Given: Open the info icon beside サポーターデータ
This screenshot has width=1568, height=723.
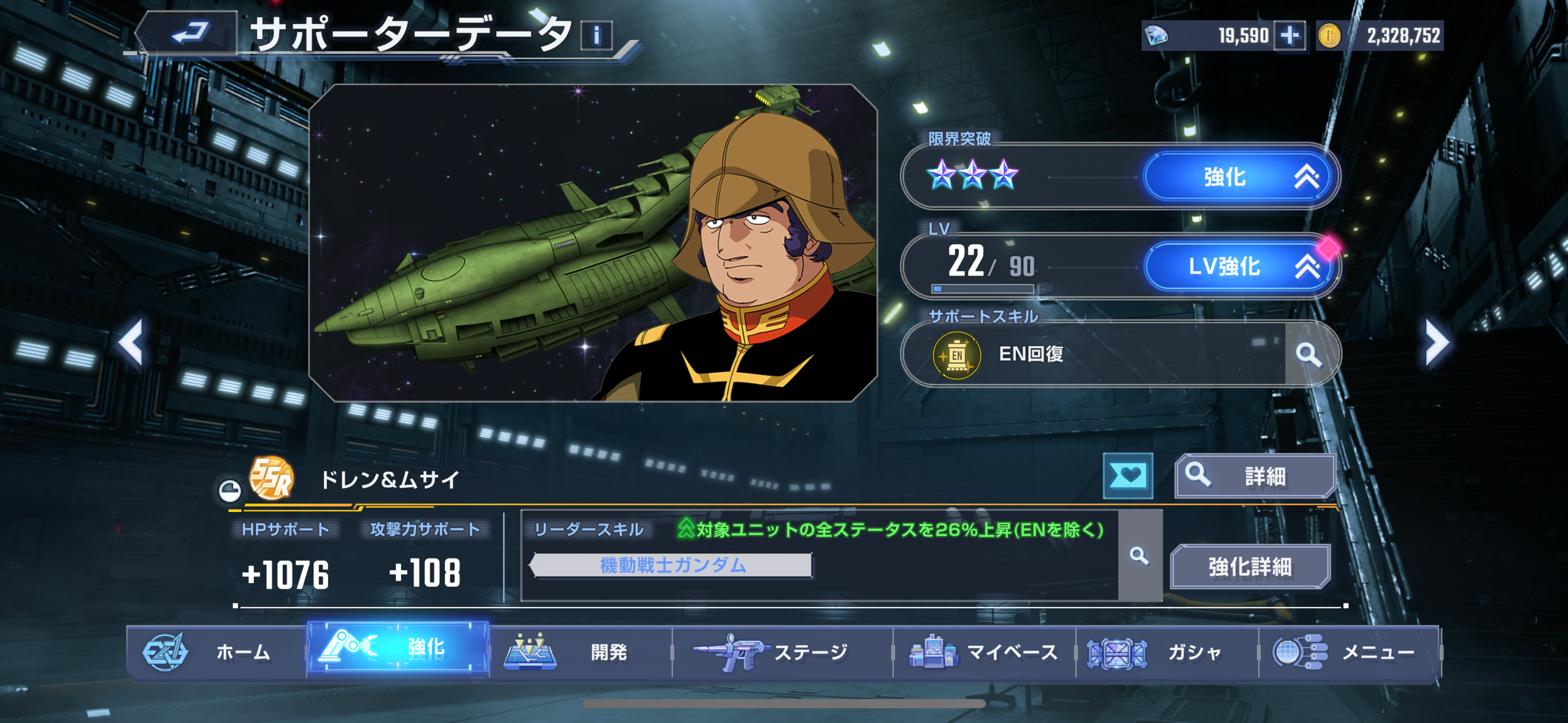Looking at the screenshot, I should click(596, 35).
